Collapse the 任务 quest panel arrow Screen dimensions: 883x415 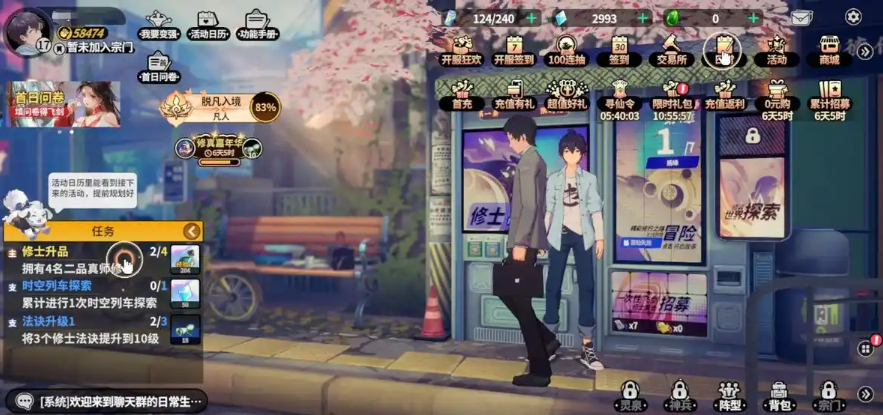(x=191, y=231)
